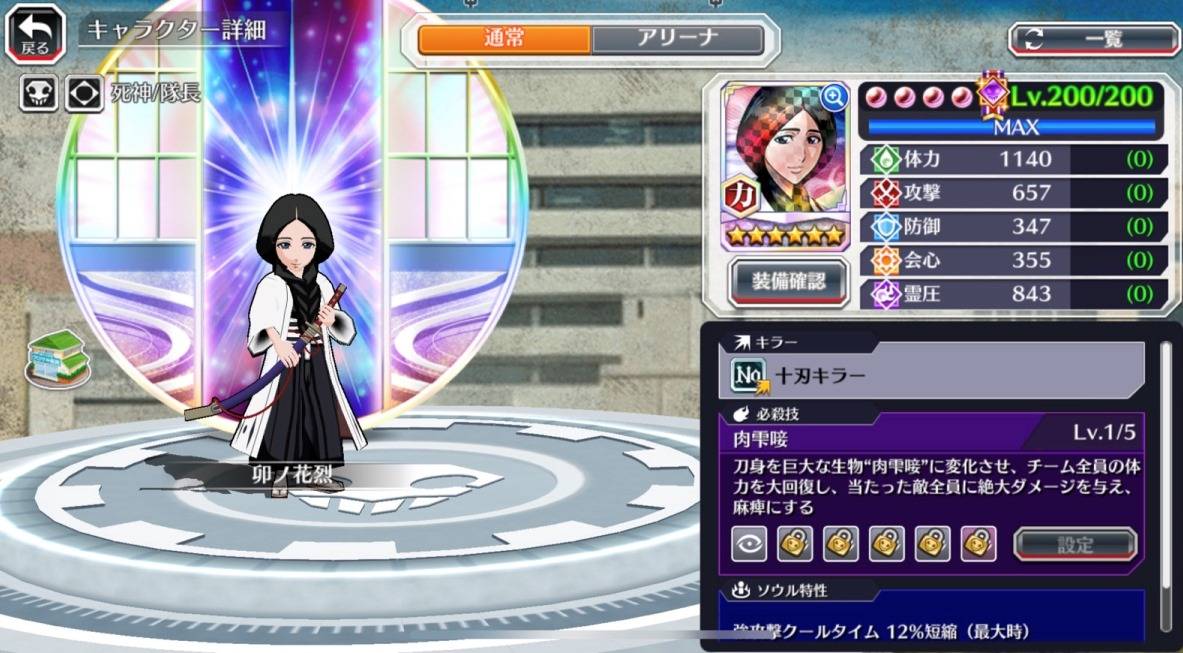Toggle the eye preview icon
Image resolution: width=1183 pixels, height=653 pixels.
tap(750, 544)
